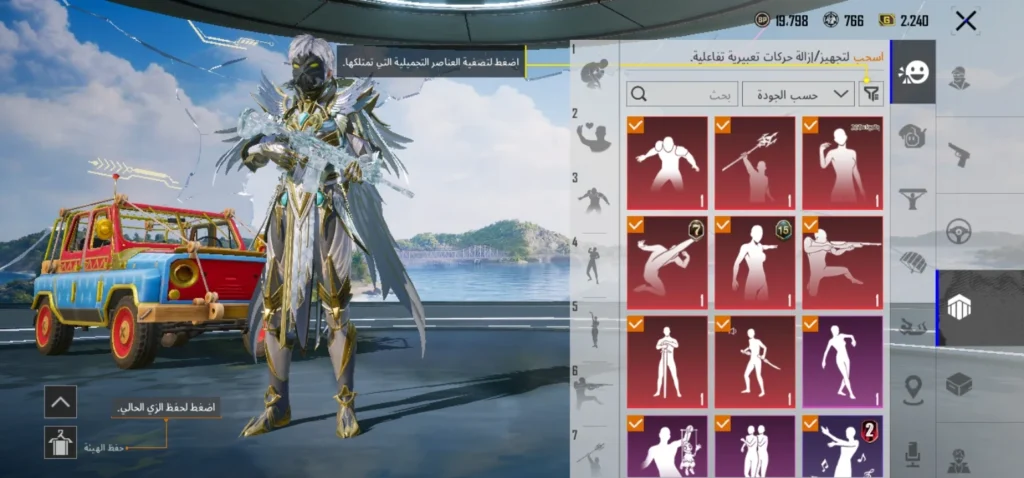Image resolution: width=1024 pixels, height=478 pixels.
Task: Expand the panel with the up-arrow button
Action: click(61, 402)
